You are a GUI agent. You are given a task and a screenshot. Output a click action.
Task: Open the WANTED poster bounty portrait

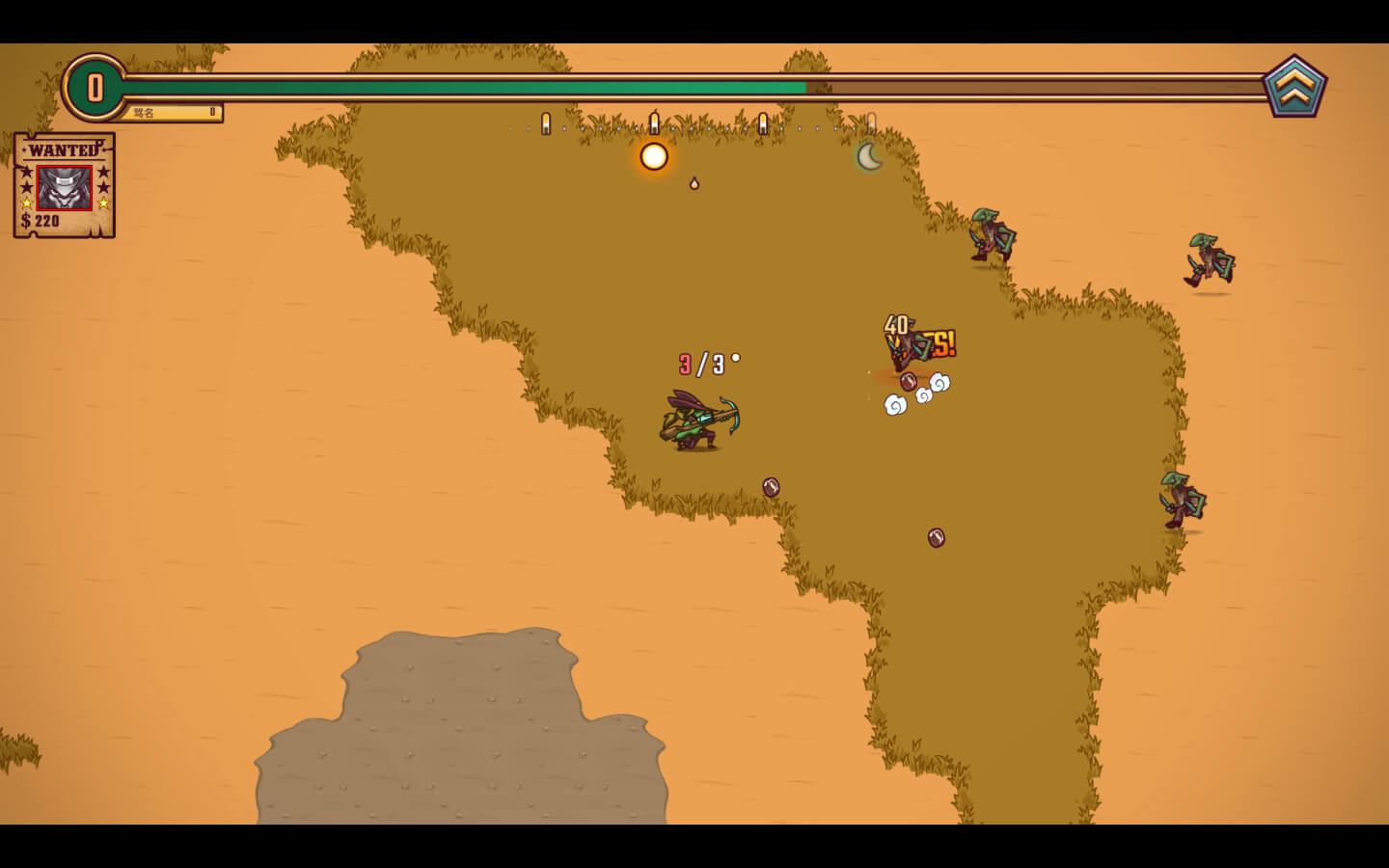pyautogui.click(x=65, y=187)
